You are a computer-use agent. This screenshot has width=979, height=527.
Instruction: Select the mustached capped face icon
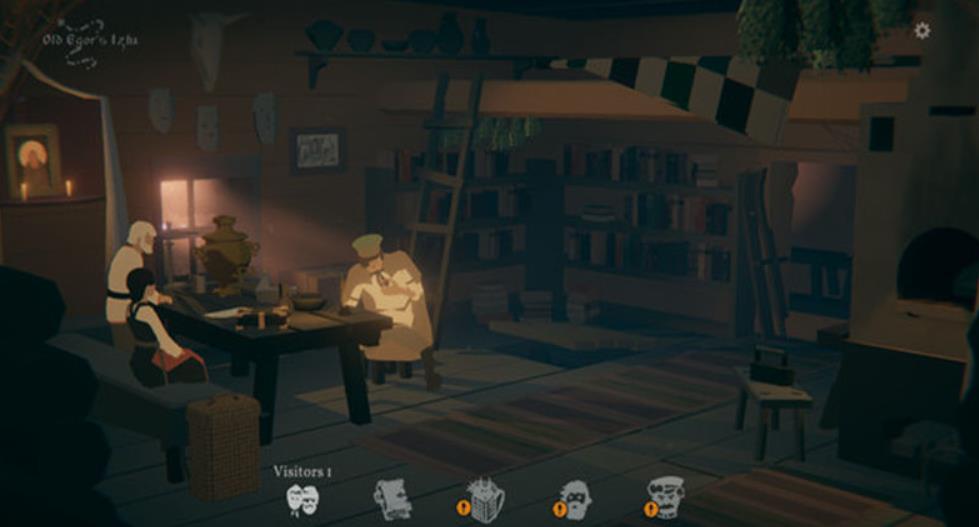pos(666,498)
